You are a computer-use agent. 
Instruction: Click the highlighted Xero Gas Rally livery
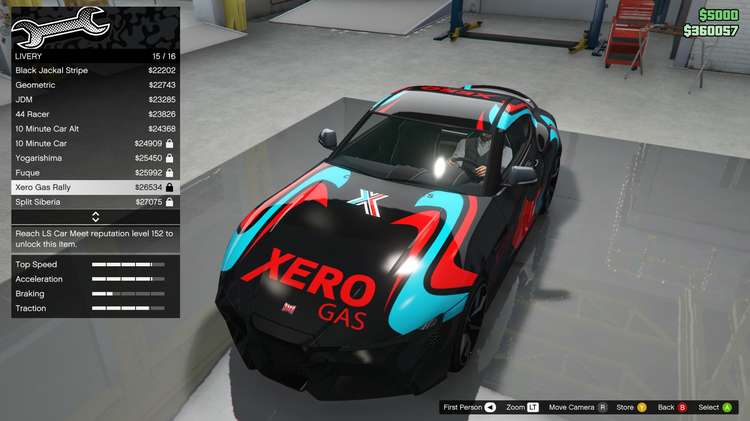95,187
